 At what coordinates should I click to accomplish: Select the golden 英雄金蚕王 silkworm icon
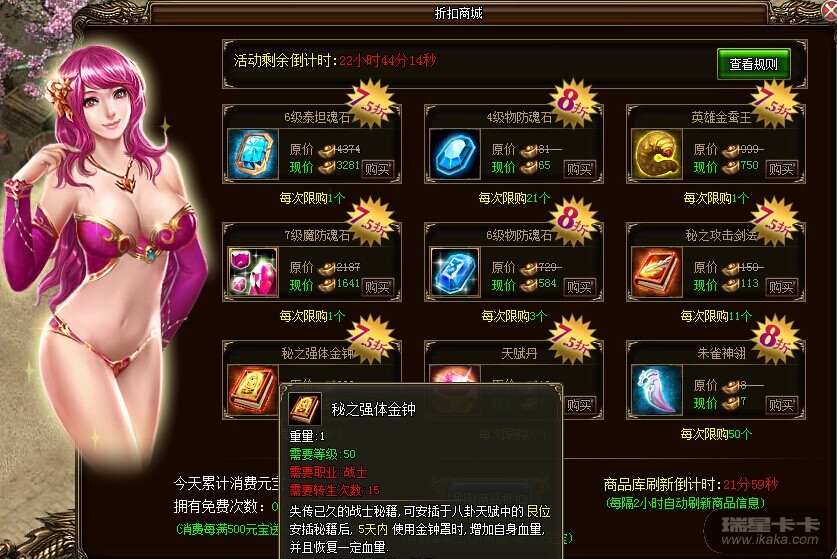coord(657,154)
